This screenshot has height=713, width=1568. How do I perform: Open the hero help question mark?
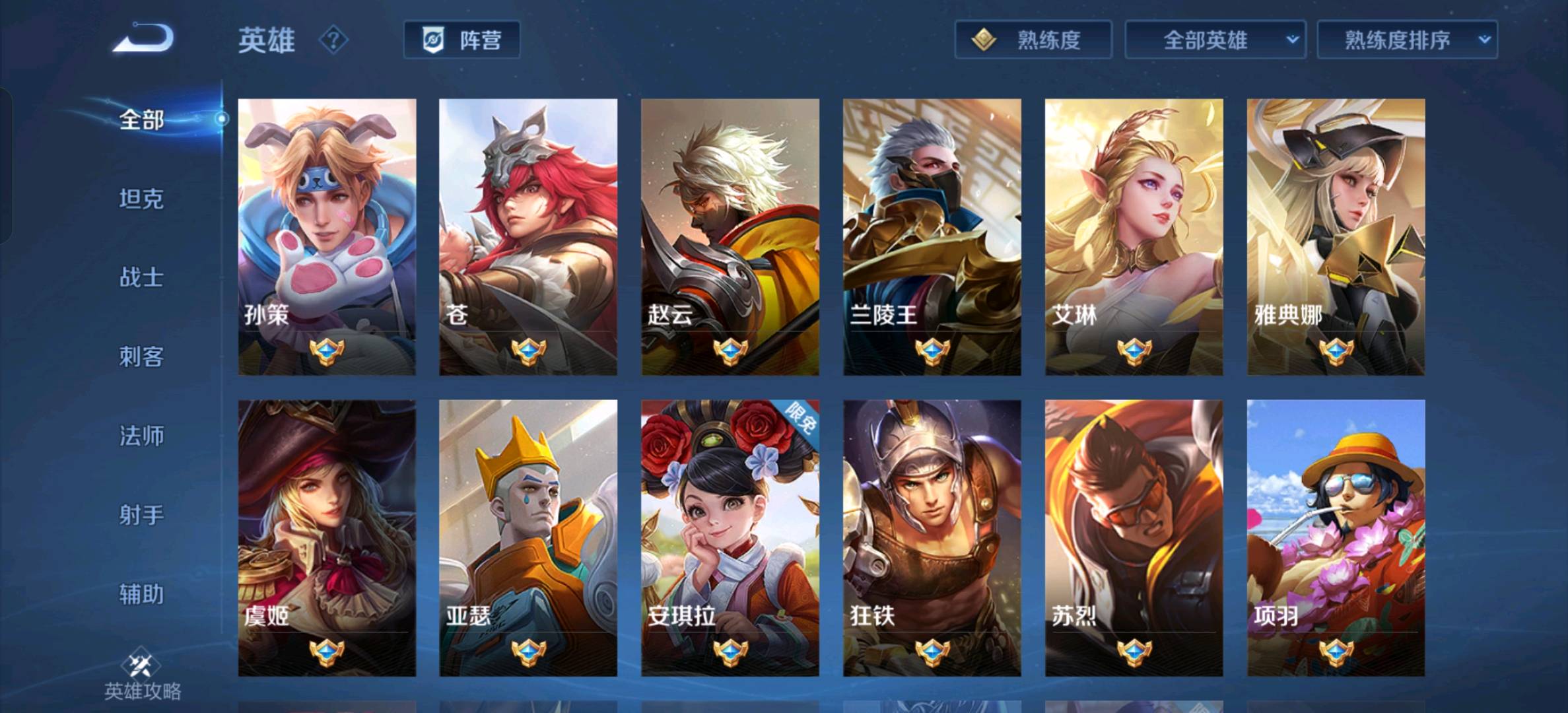333,40
